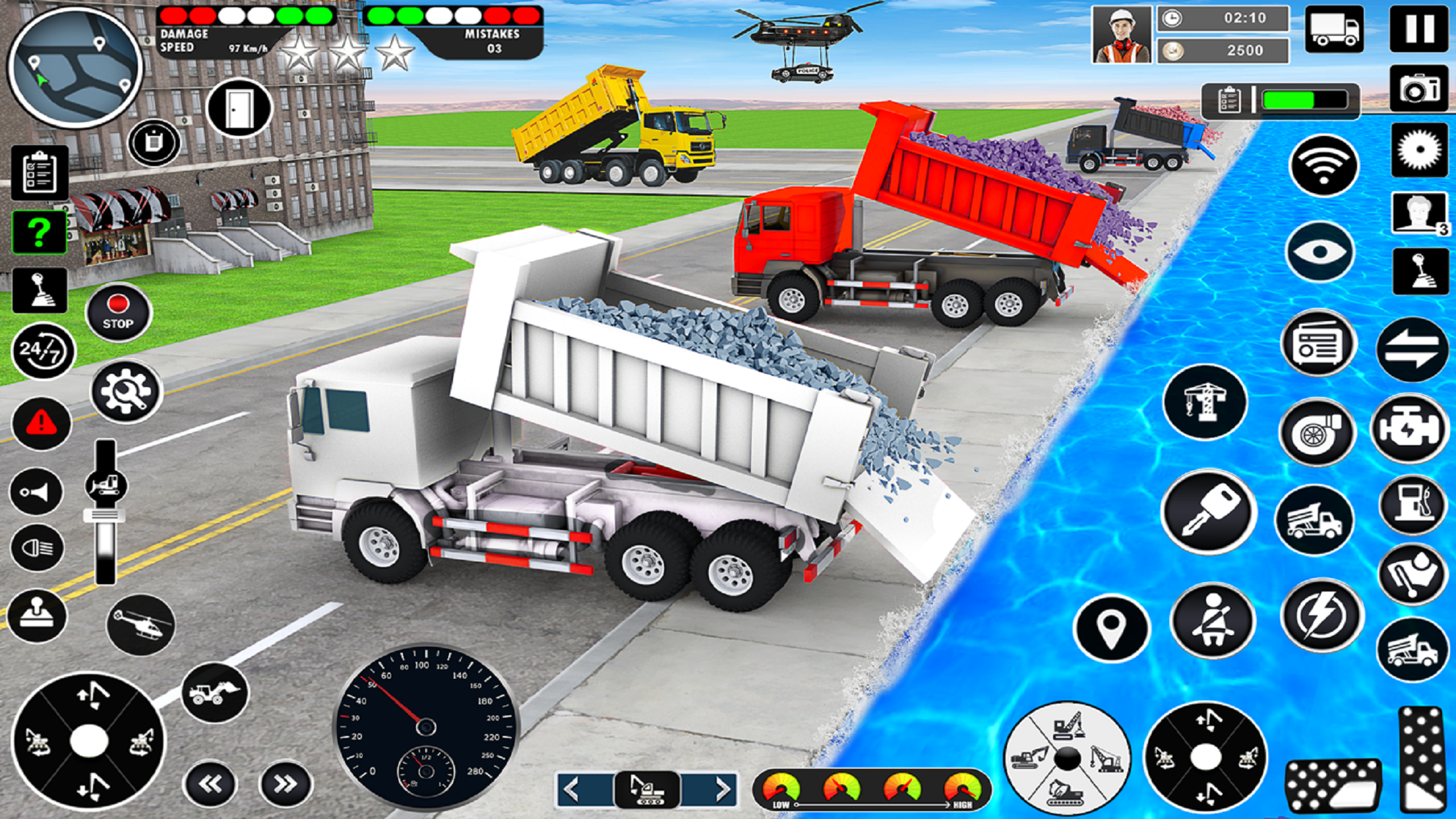Screen dimensions: 1456x819
Task: Click the red STOP button
Action: pos(118,313)
